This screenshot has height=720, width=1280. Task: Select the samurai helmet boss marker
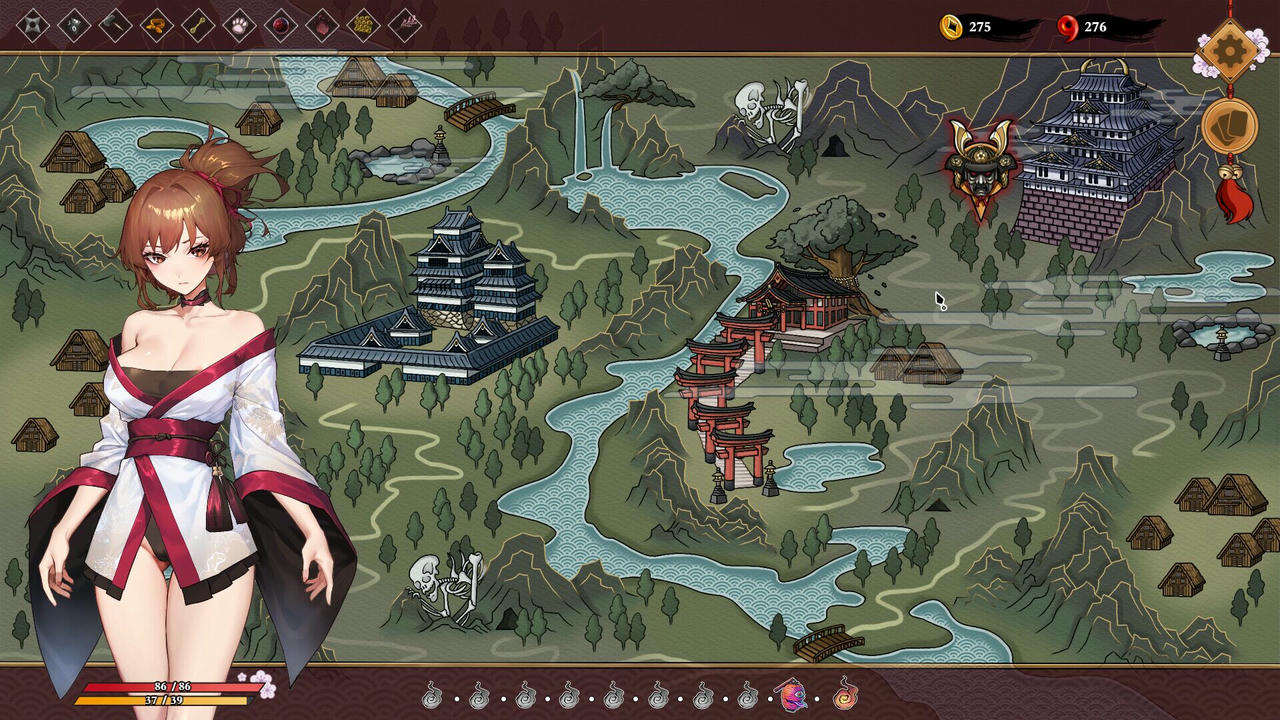(982, 160)
